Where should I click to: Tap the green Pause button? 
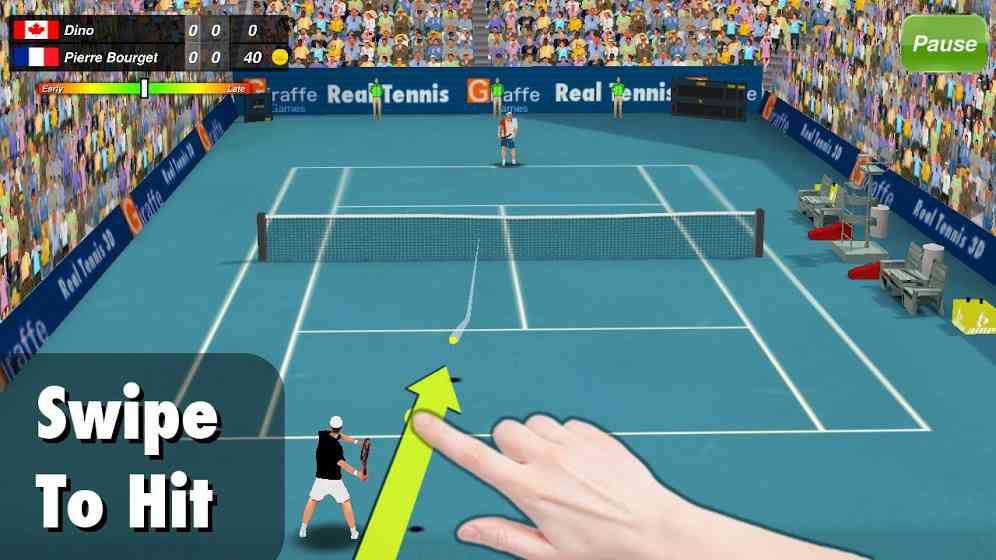[943, 44]
